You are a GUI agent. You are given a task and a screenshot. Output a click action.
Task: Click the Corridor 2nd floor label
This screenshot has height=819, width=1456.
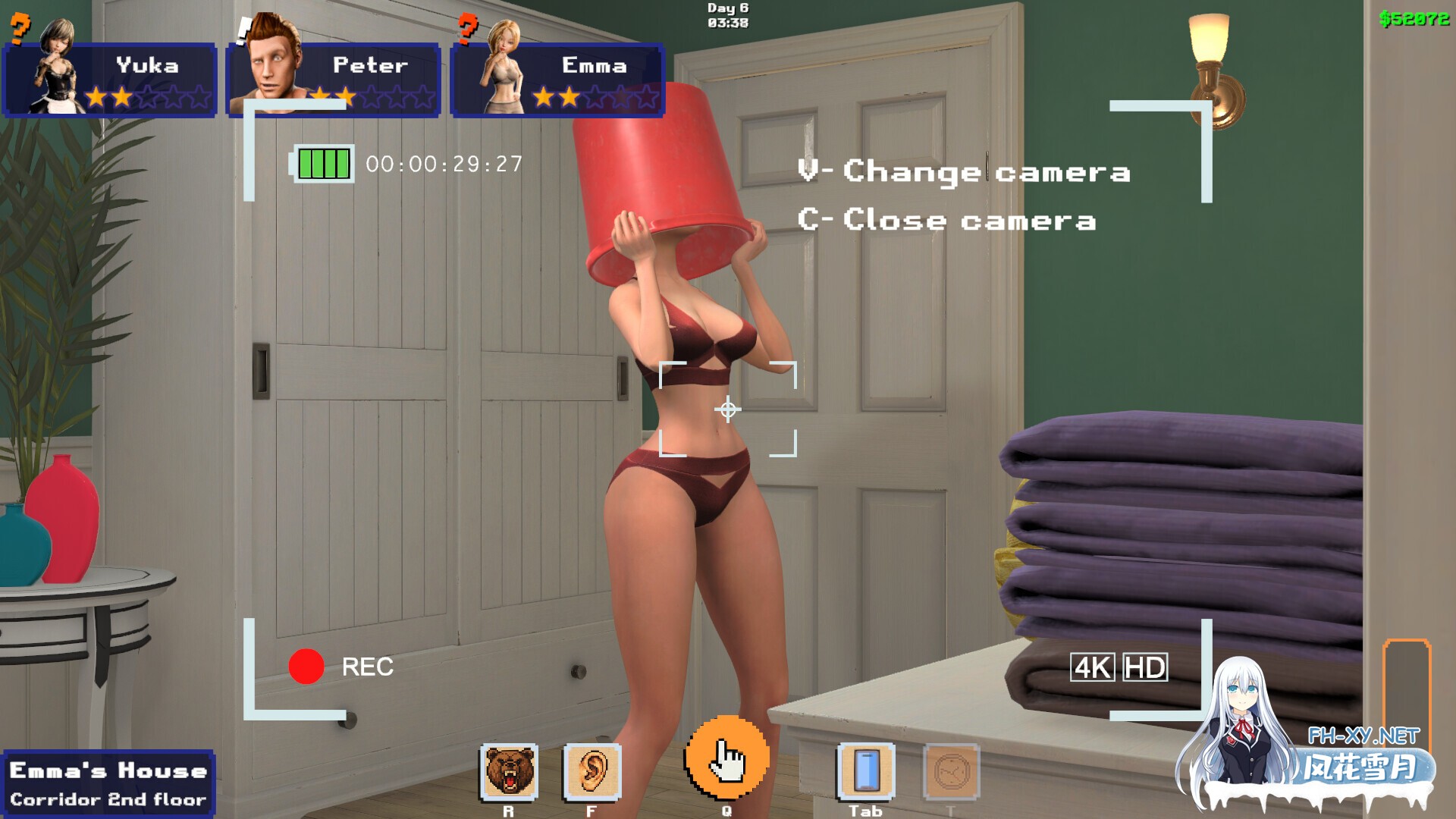(106, 800)
